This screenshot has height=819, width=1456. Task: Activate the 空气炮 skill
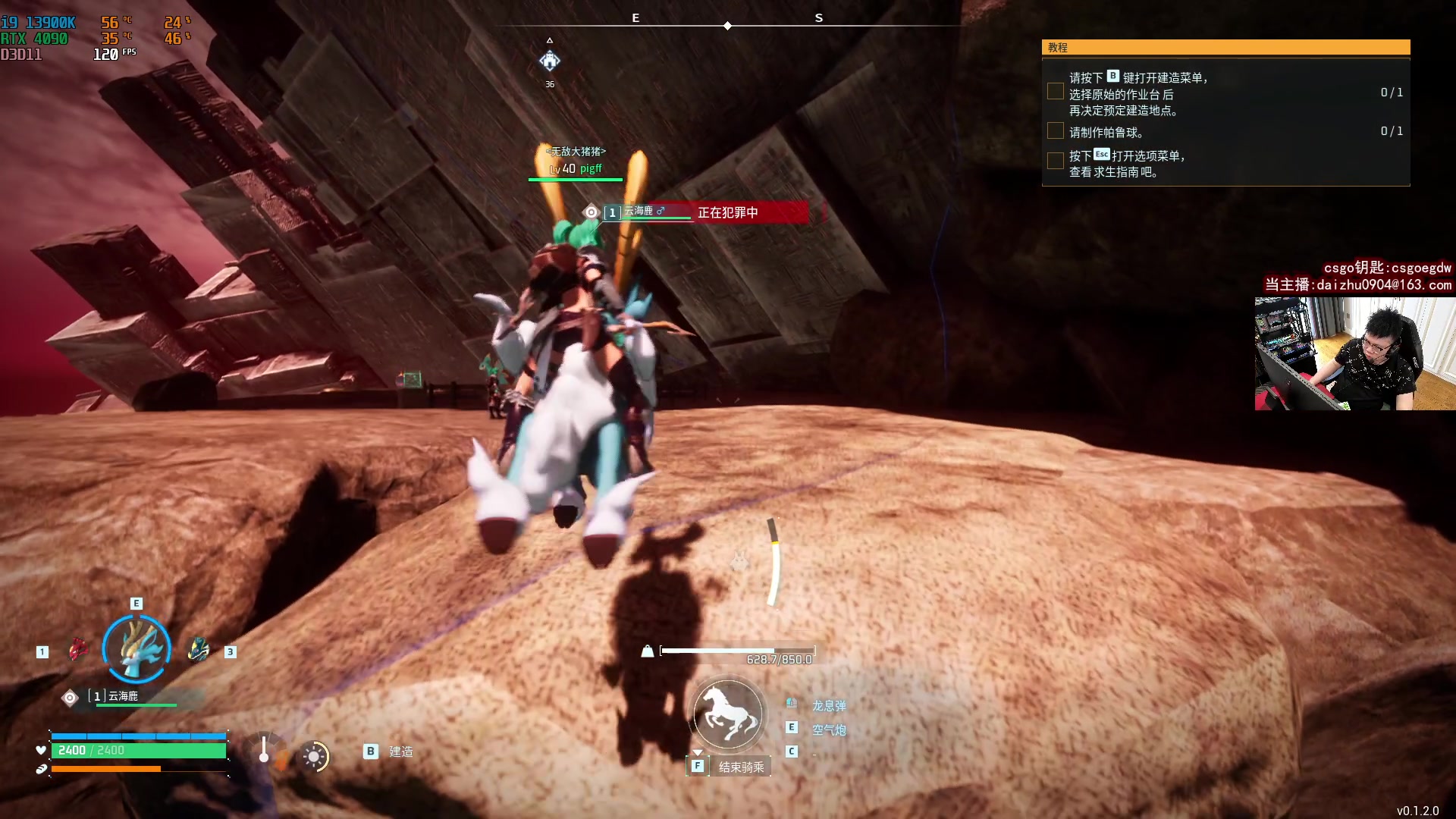point(829,730)
